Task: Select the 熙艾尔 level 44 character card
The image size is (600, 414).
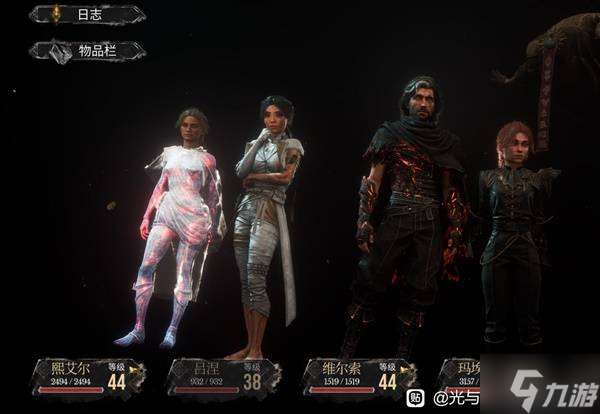Action: 88,377
